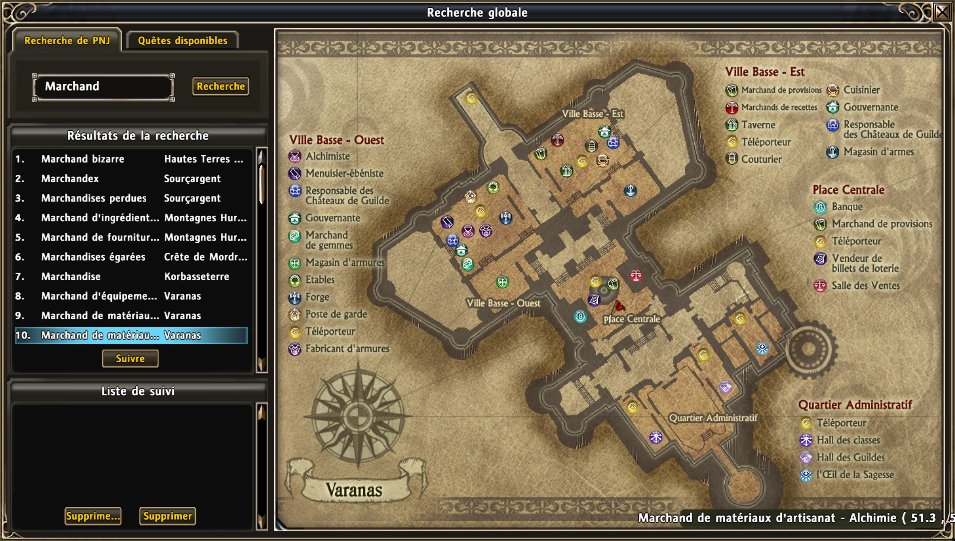
Task: Select the Marchandises égarées result row
Action: click(130, 257)
